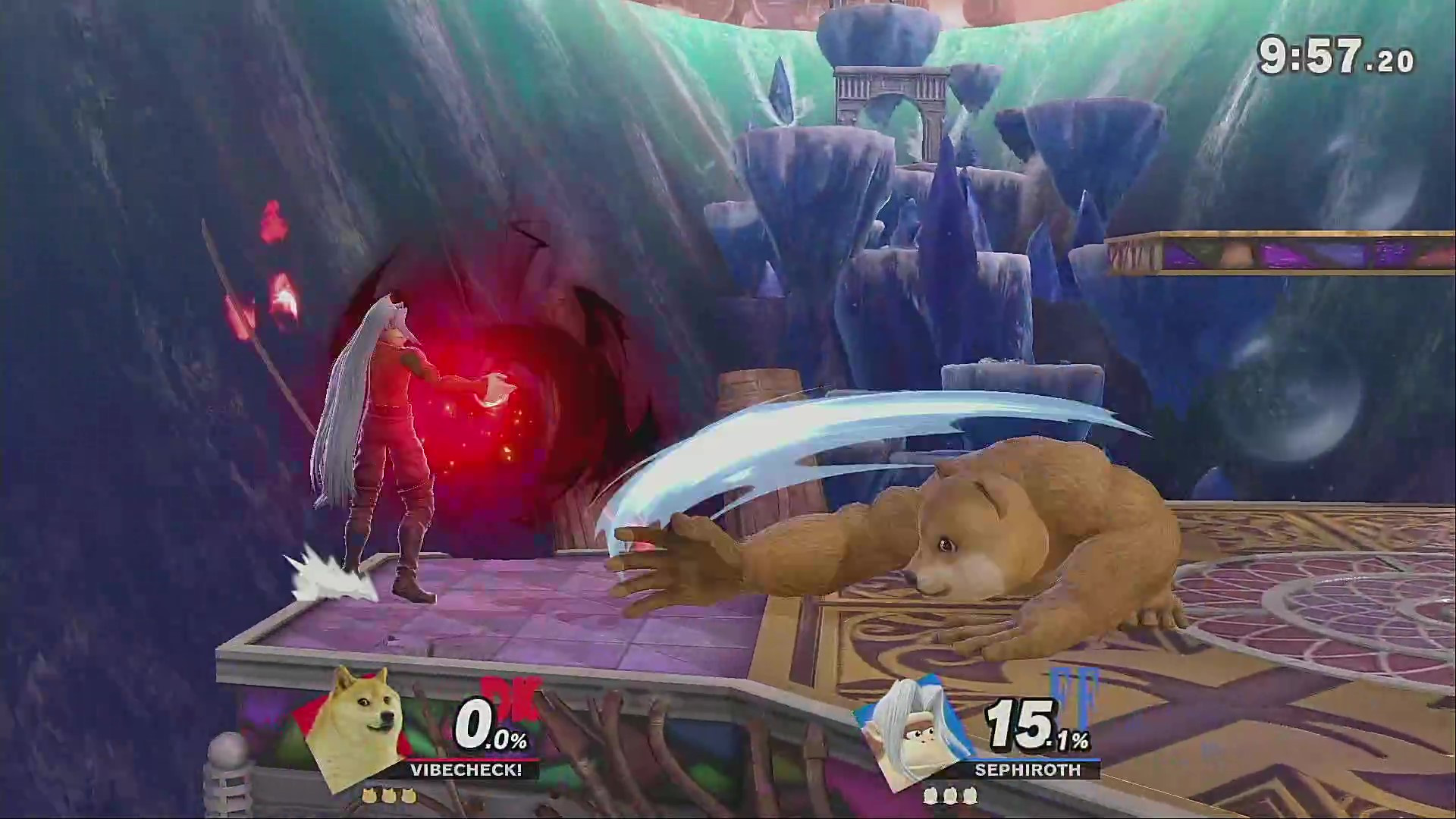Viewport: 1456px width, 819px height.
Task: Select the doge Donkey Kong portrait
Action: click(x=353, y=724)
